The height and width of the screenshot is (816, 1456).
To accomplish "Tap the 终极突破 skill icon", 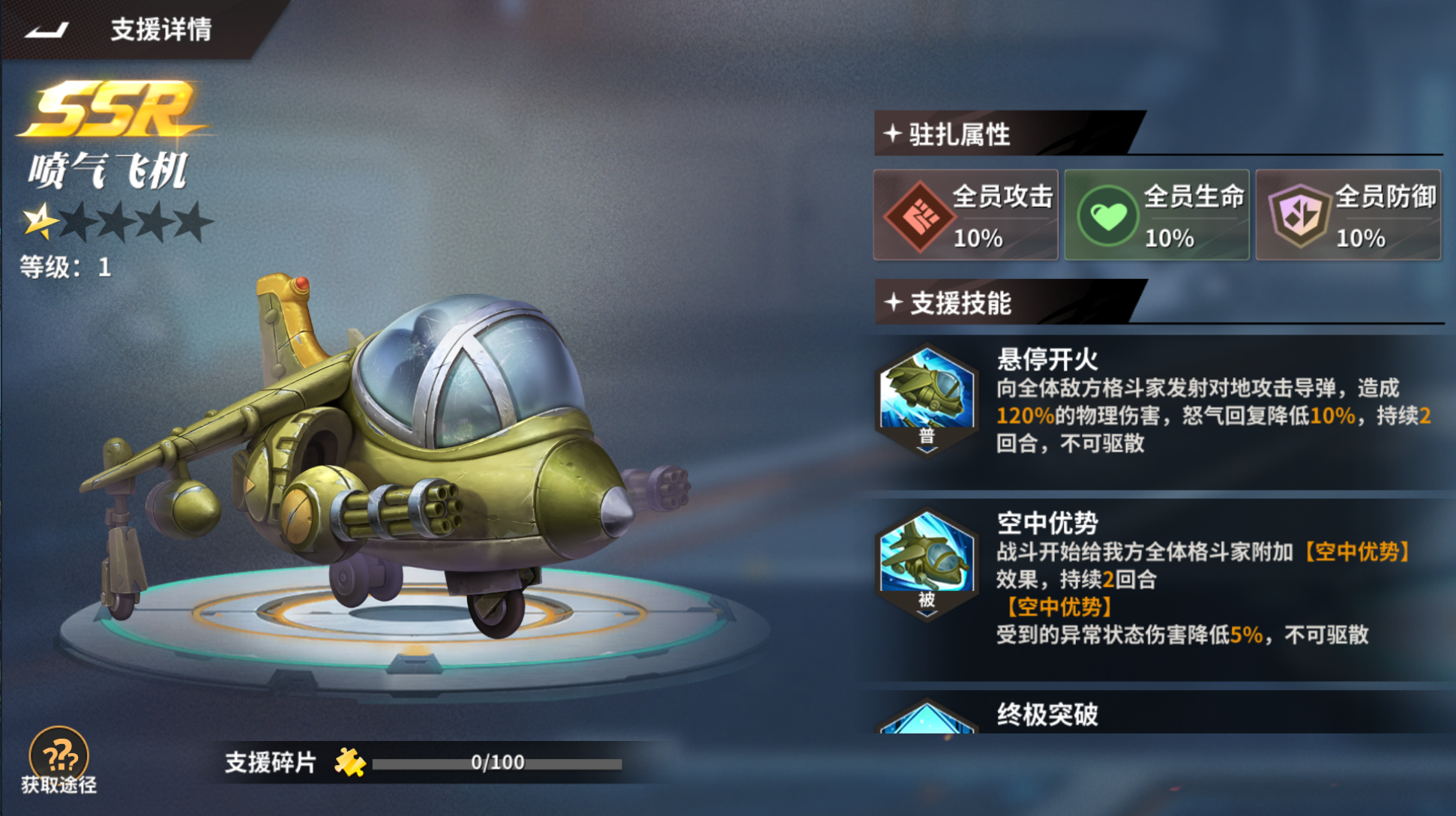I will 927,718.
